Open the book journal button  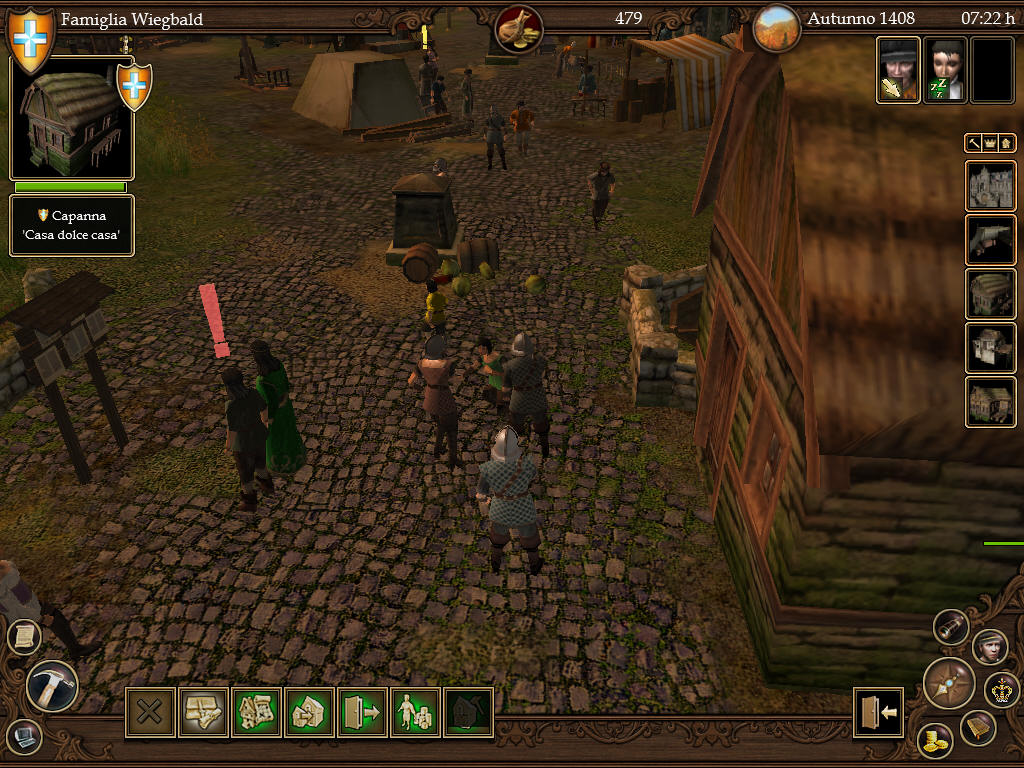(x=978, y=729)
